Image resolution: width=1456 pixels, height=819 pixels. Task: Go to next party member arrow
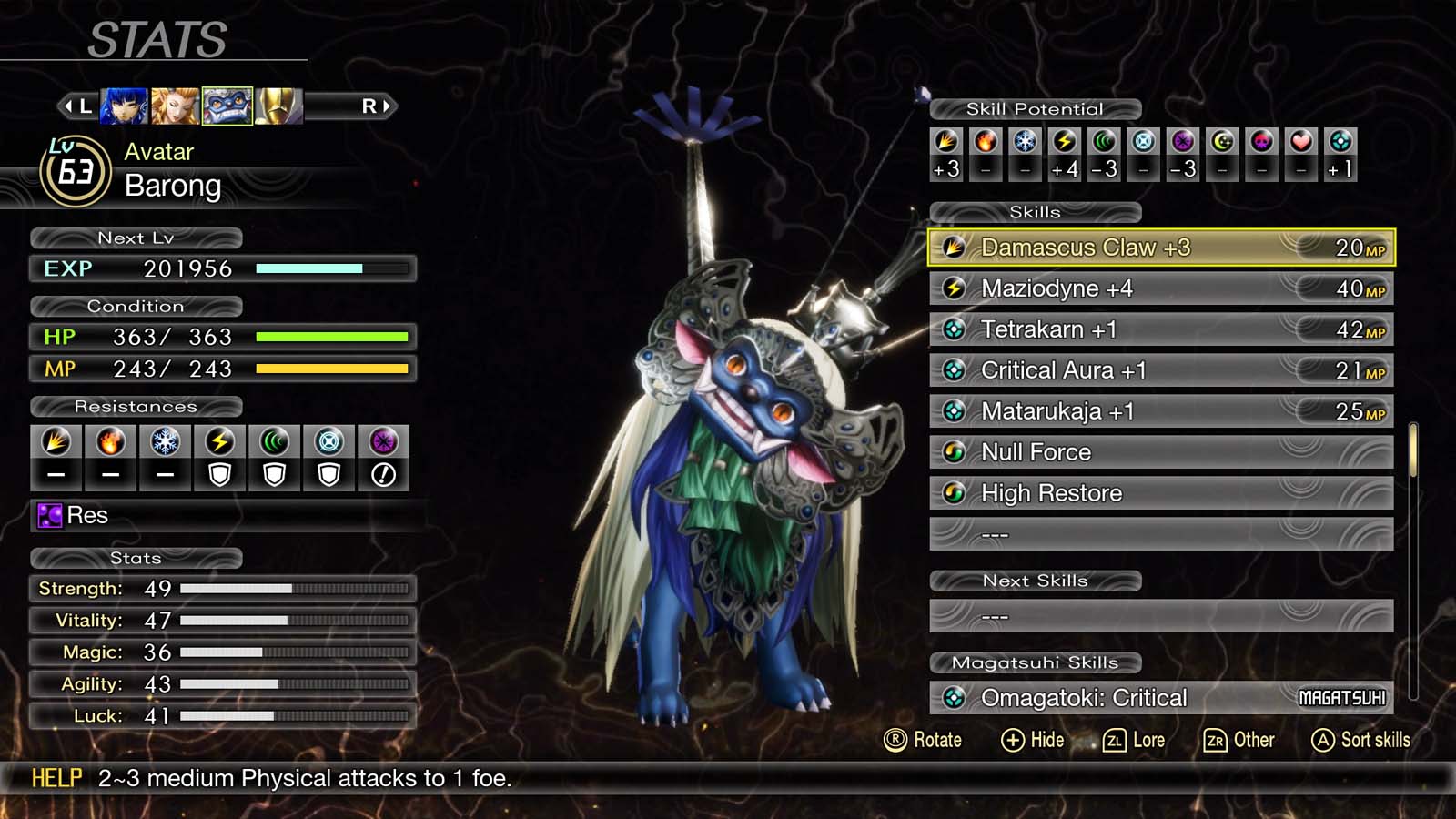376,106
